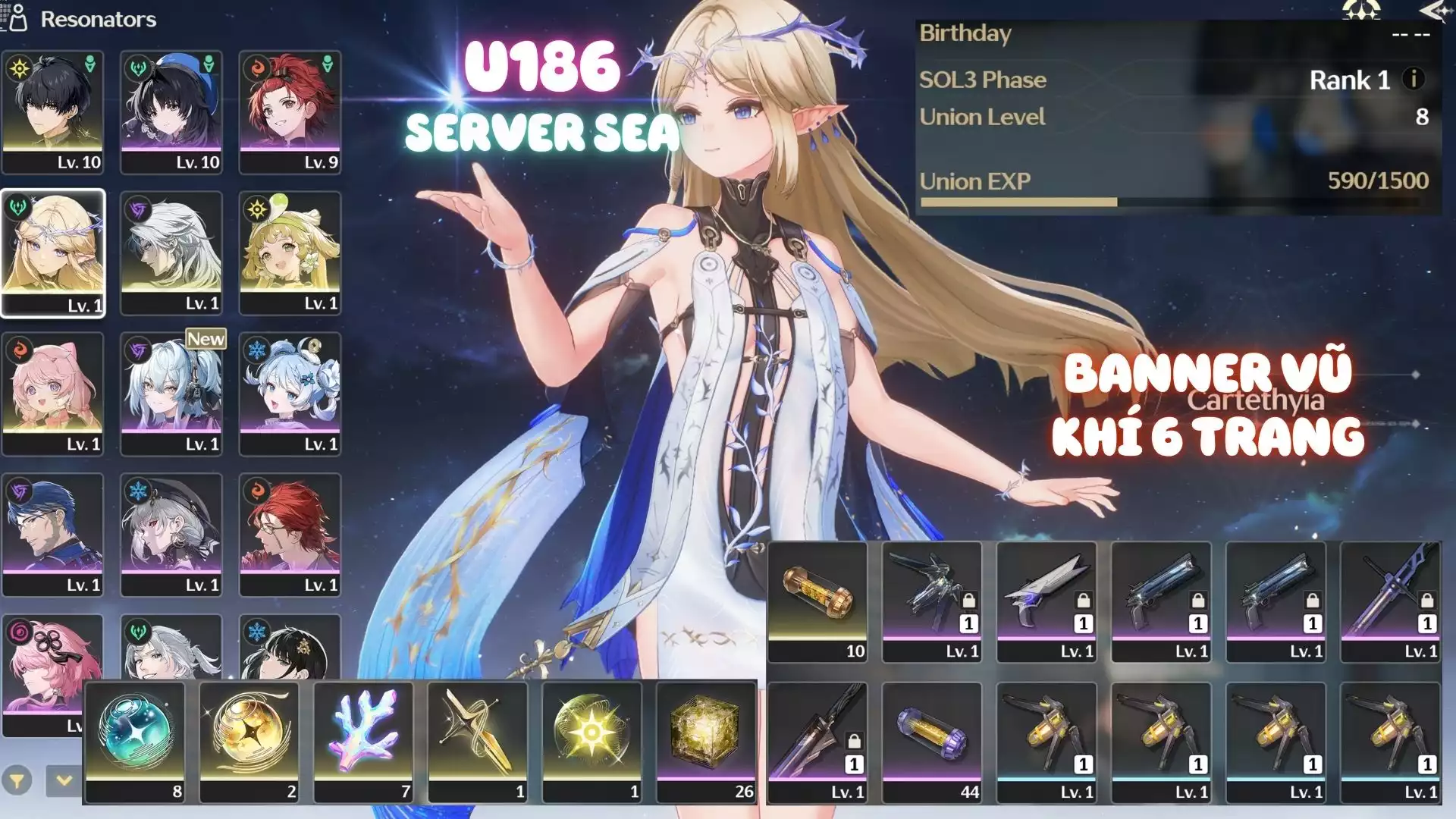Choose the pink-haired resonator with cat ears

pos(53,394)
